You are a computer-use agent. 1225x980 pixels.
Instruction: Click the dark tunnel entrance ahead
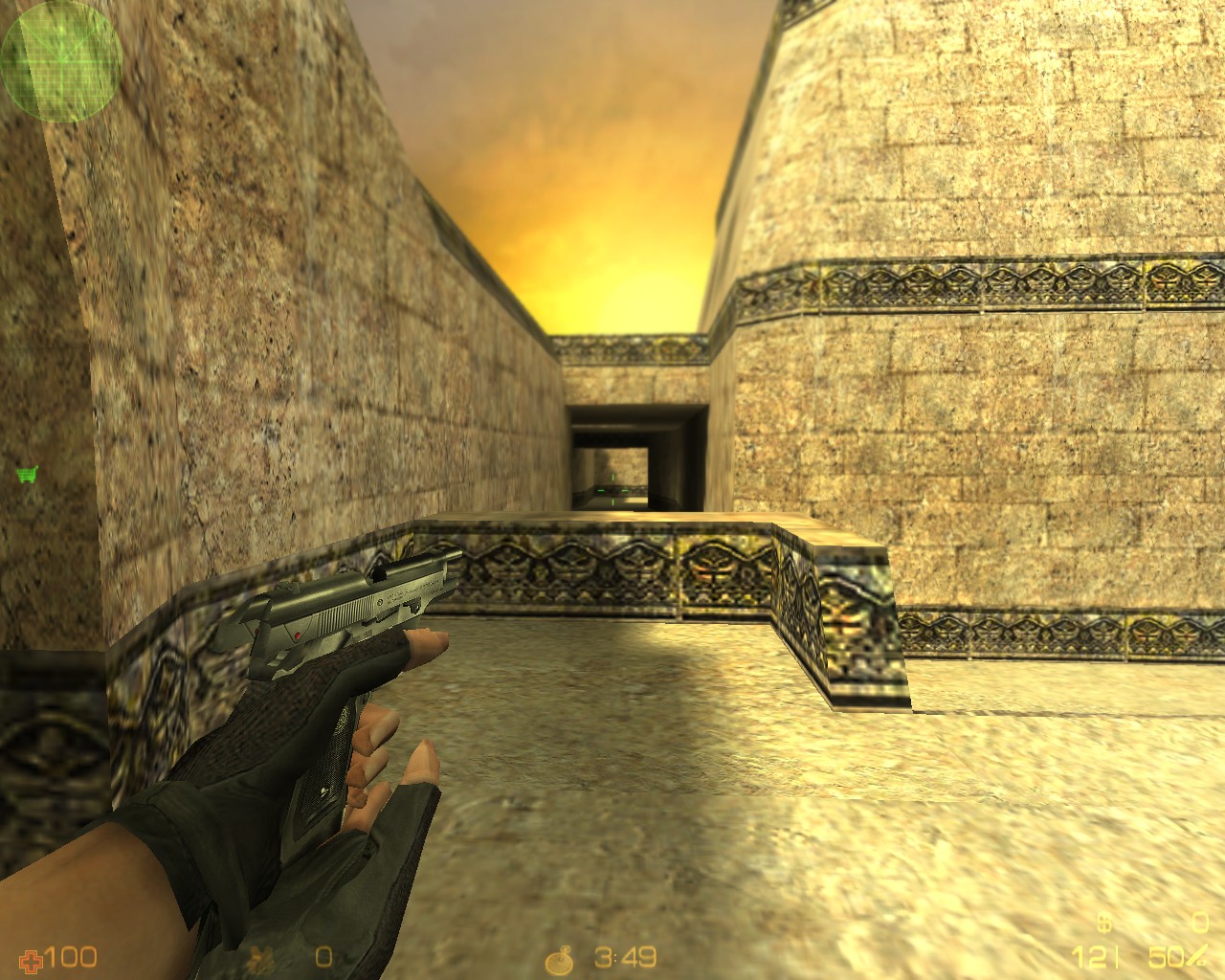coord(612,450)
